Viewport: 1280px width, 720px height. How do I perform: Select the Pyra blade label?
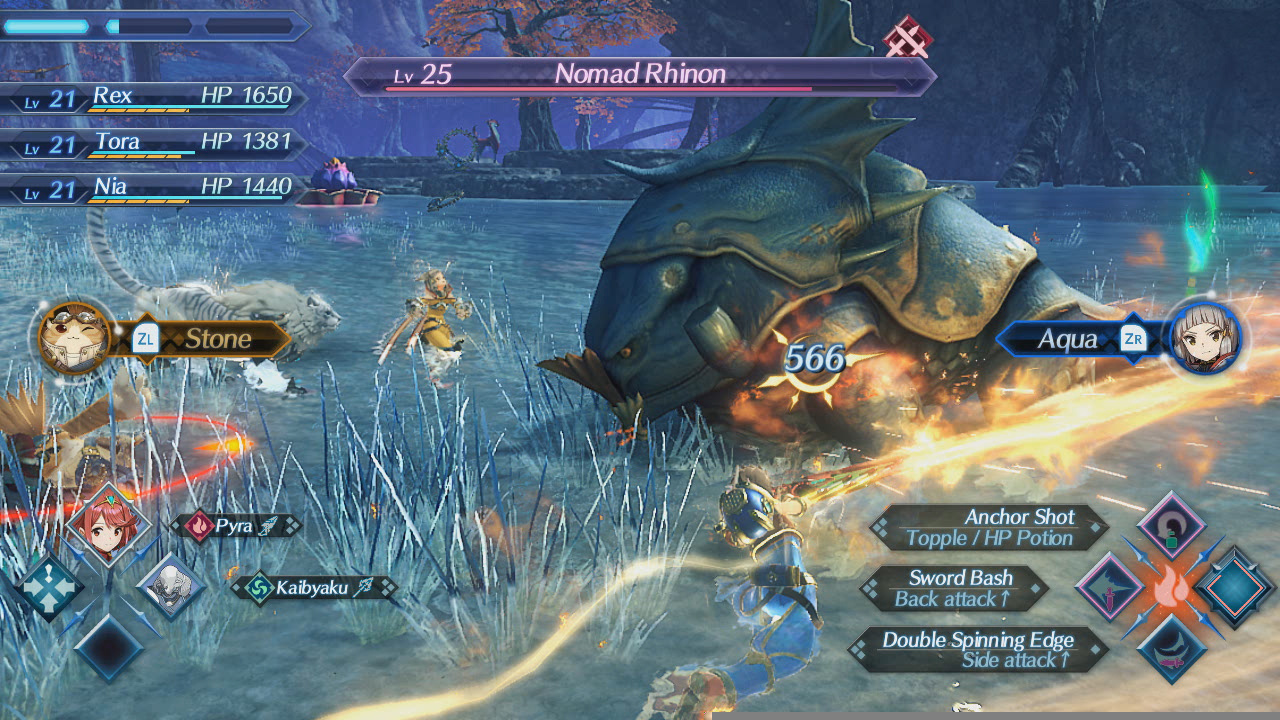(x=236, y=526)
